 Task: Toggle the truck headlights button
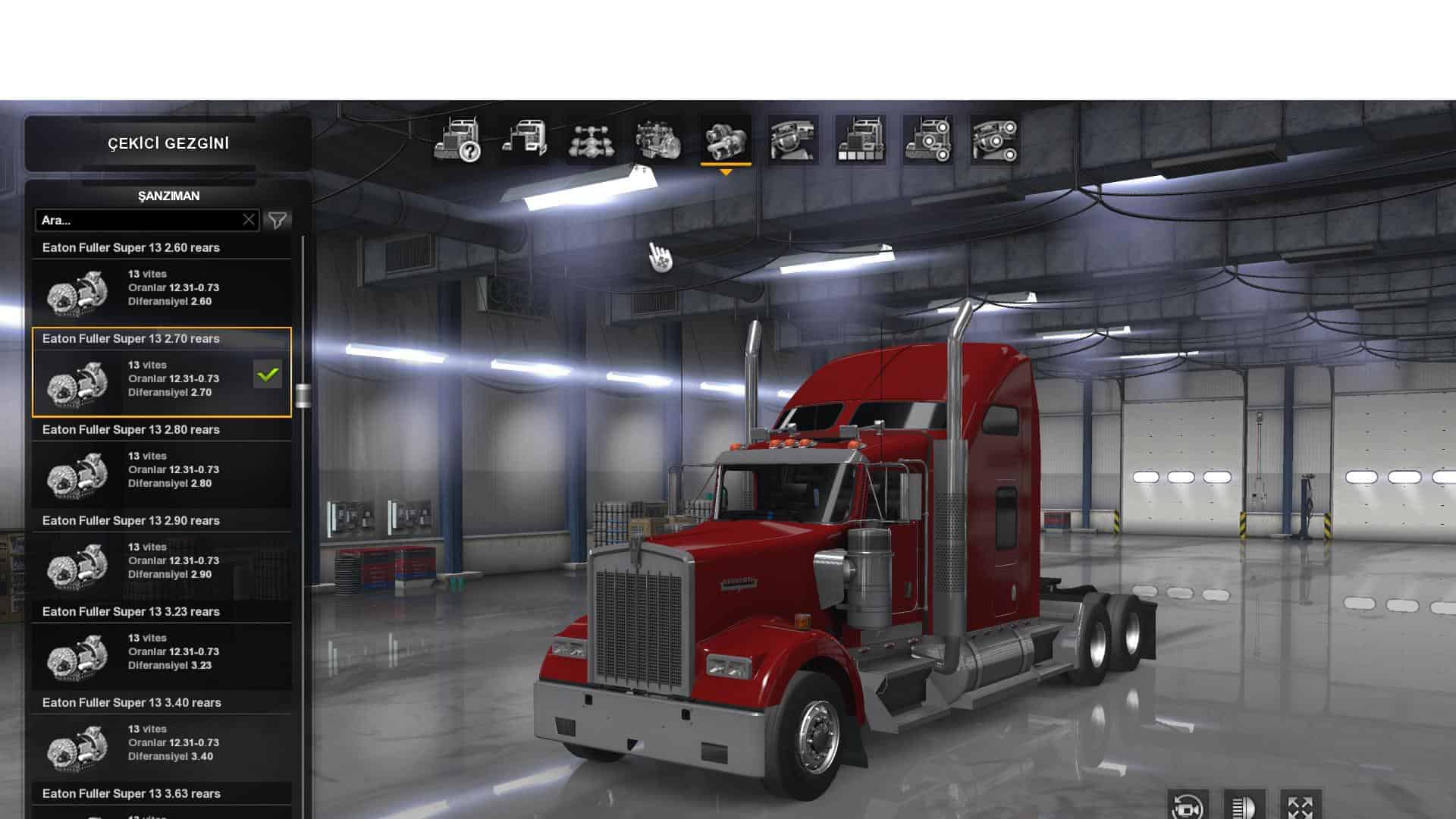pos(1244,806)
